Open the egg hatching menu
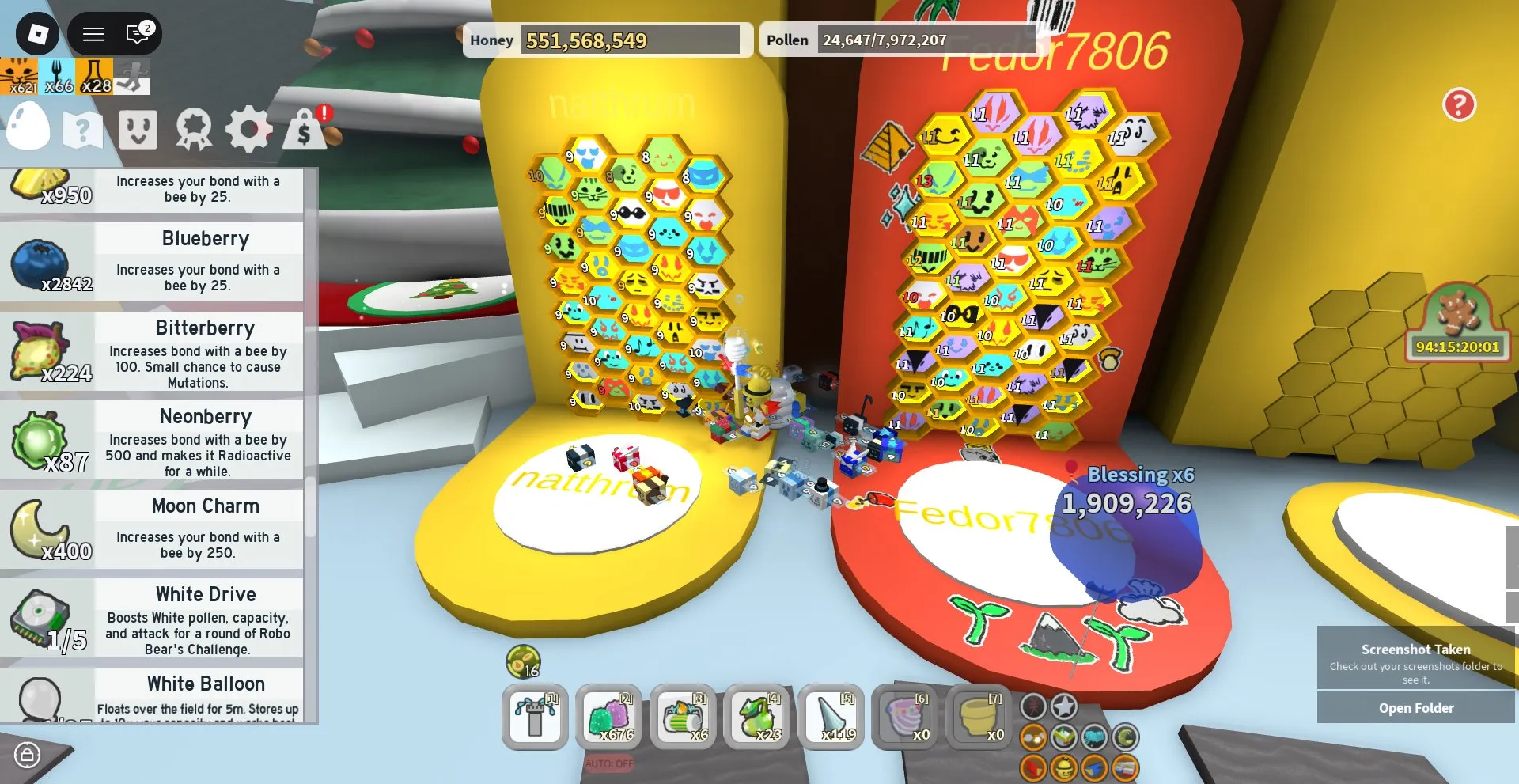The width and height of the screenshot is (1519, 784). 28,129
